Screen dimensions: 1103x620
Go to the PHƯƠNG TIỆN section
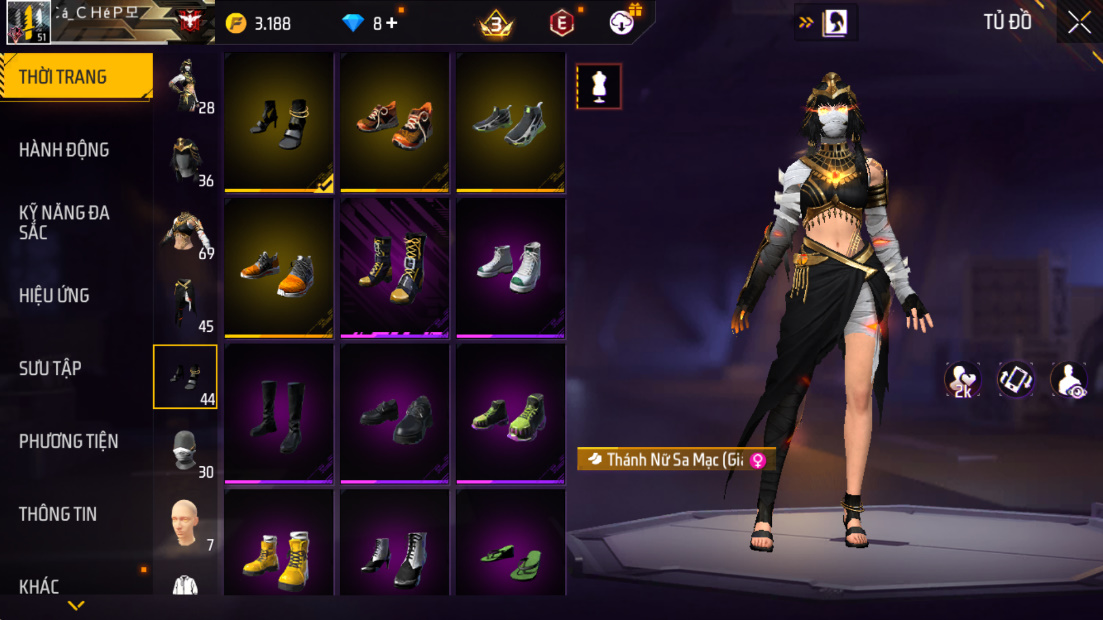click(68, 441)
